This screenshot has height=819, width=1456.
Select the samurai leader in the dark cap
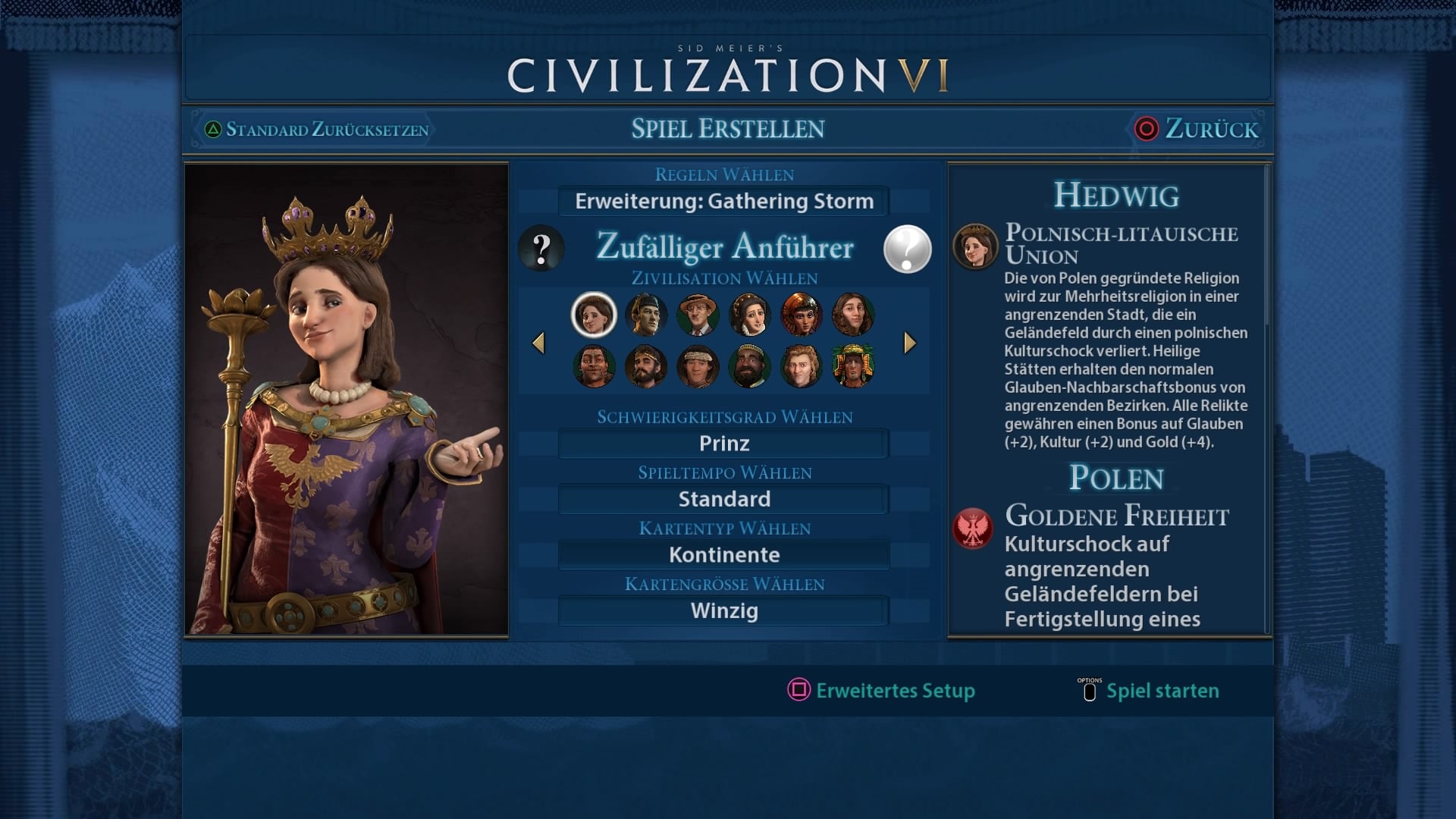(x=646, y=314)
